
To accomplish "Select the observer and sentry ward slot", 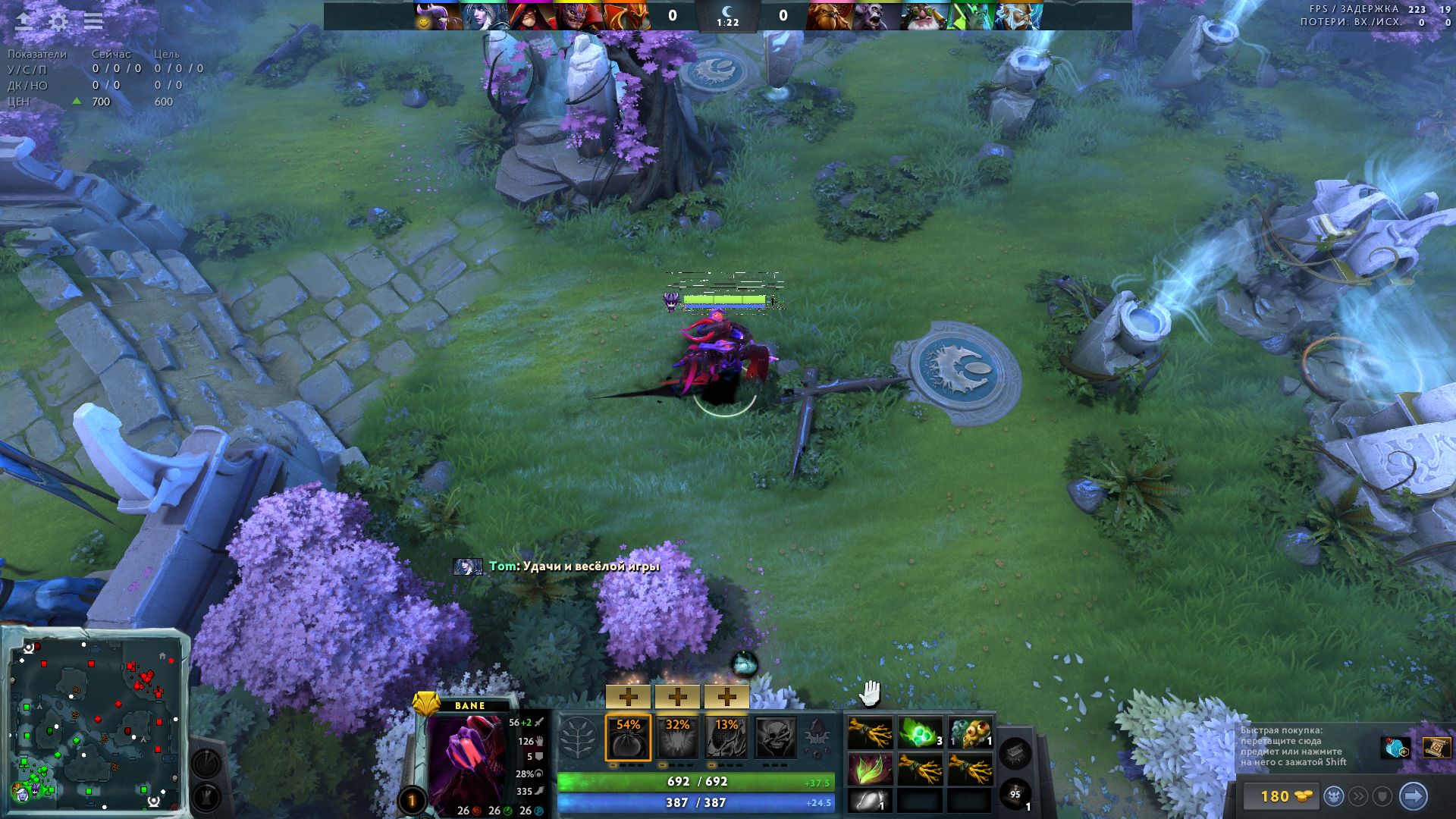I will pyautogui.click(x=970, y=733).
